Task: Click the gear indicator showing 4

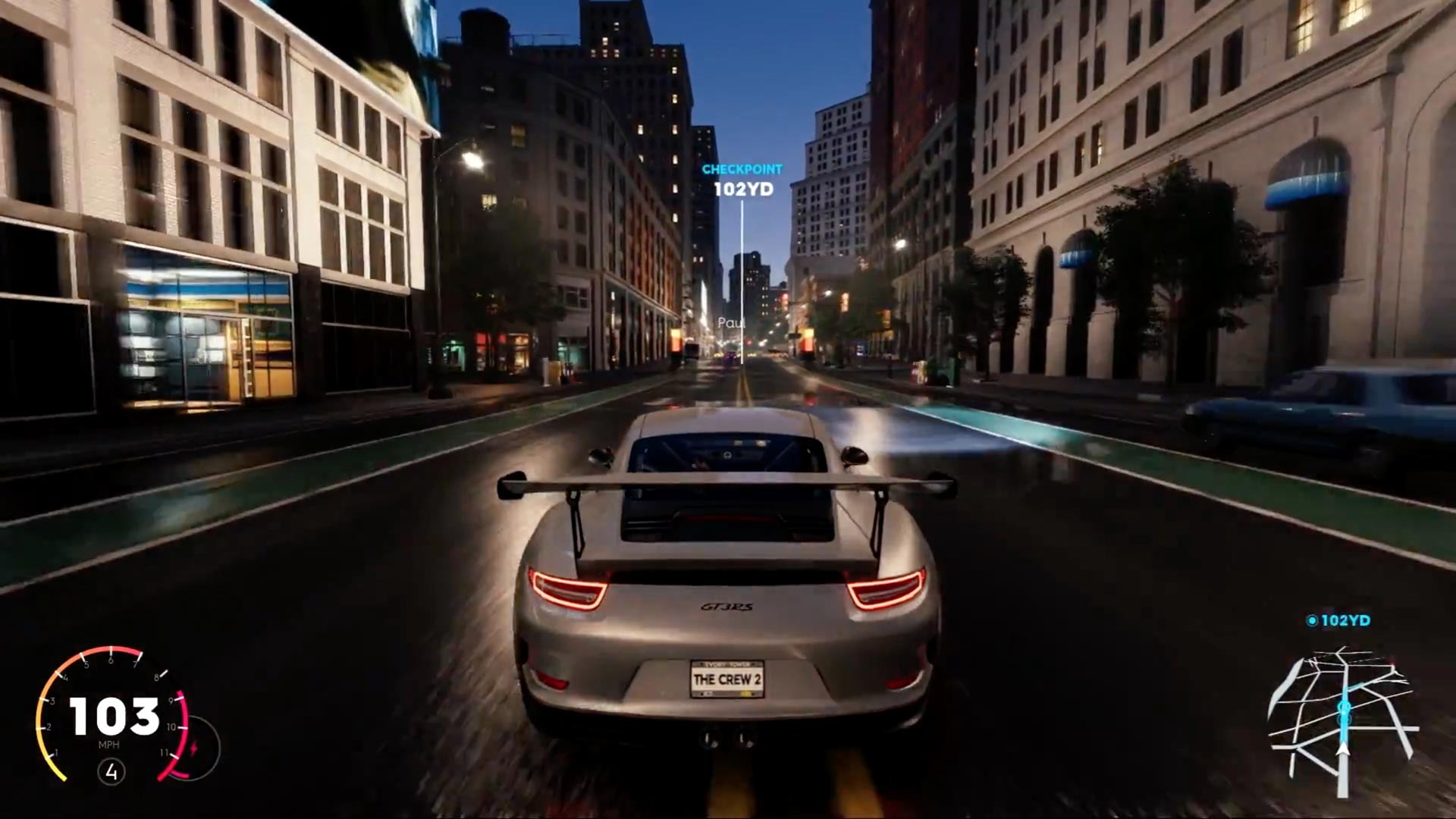Action: 112,772
